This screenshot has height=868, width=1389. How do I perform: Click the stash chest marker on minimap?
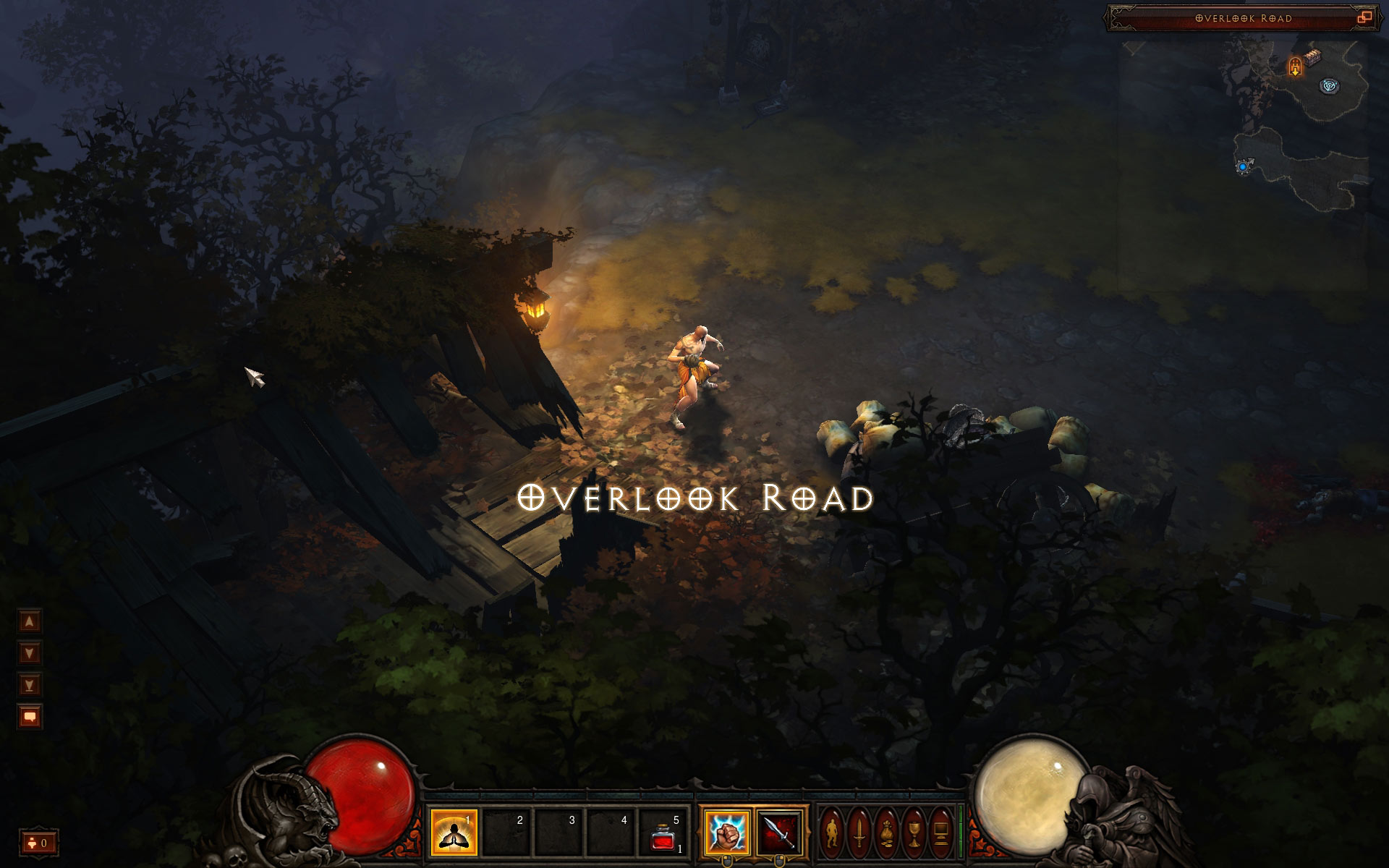(x=1313, y=59)
